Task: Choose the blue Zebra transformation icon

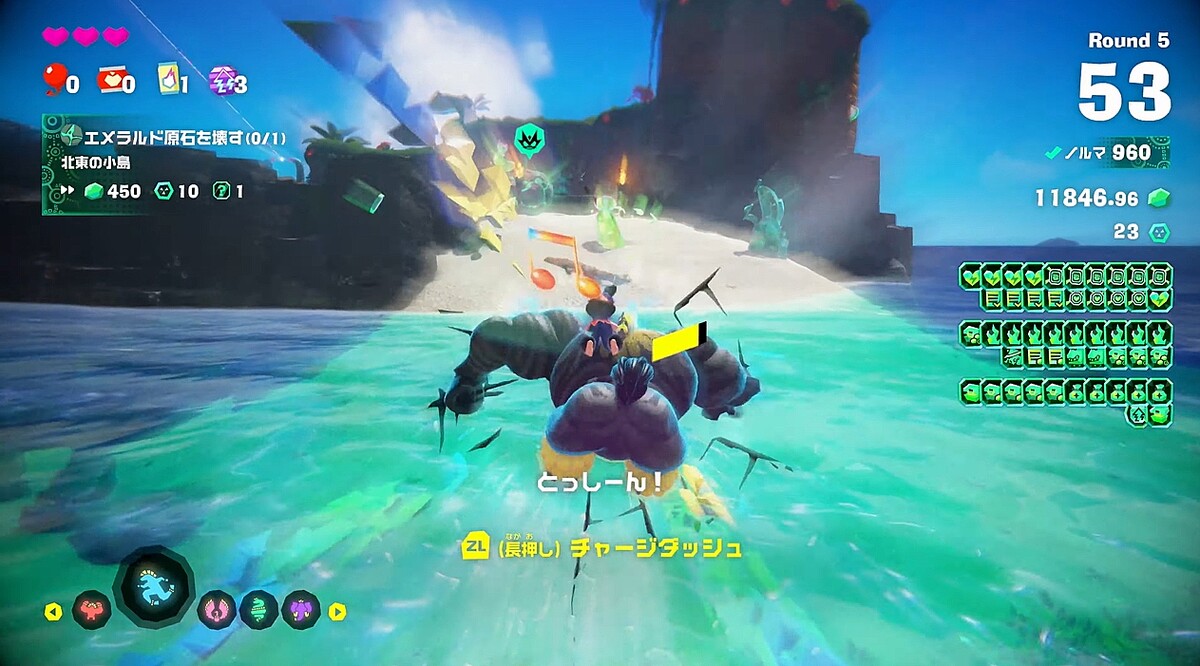Action: click(154, 587)
